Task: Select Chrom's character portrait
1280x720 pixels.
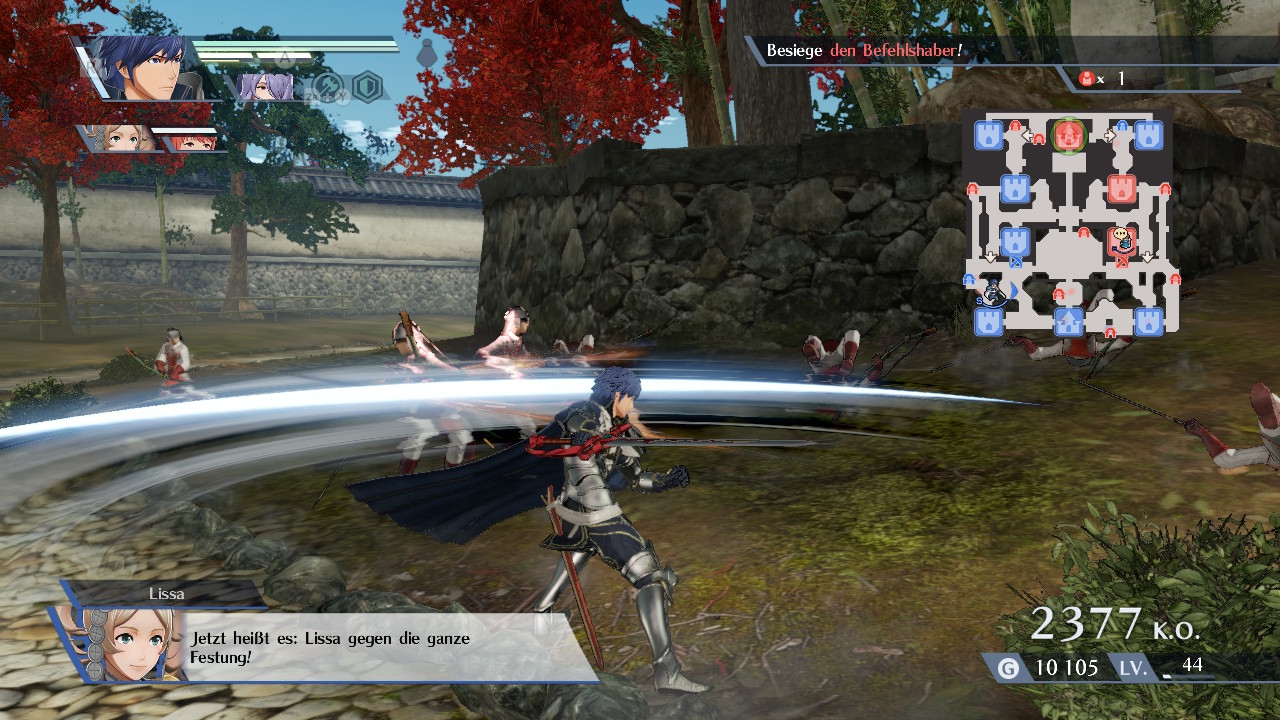Action: point(147,68)
